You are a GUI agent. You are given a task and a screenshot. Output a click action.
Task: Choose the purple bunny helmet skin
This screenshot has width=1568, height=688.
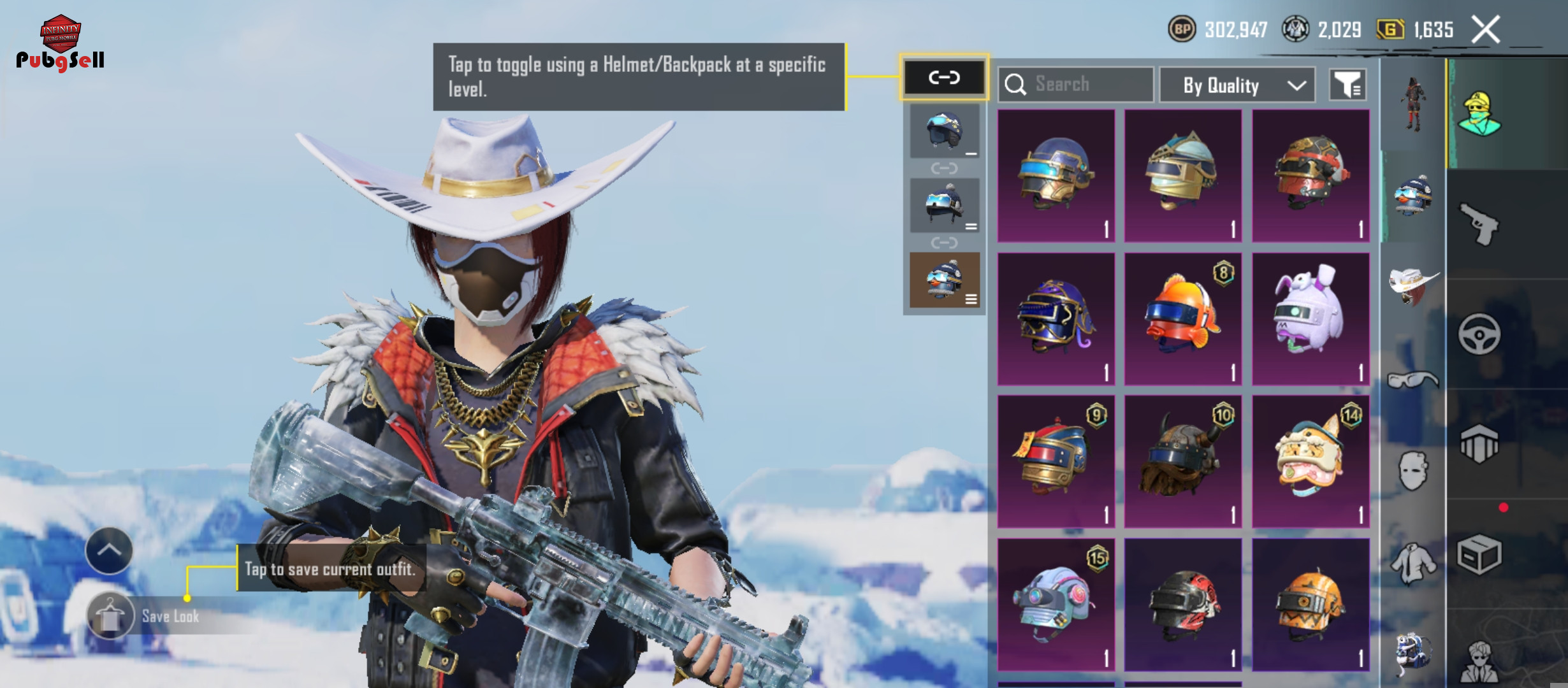[1310, 319]
